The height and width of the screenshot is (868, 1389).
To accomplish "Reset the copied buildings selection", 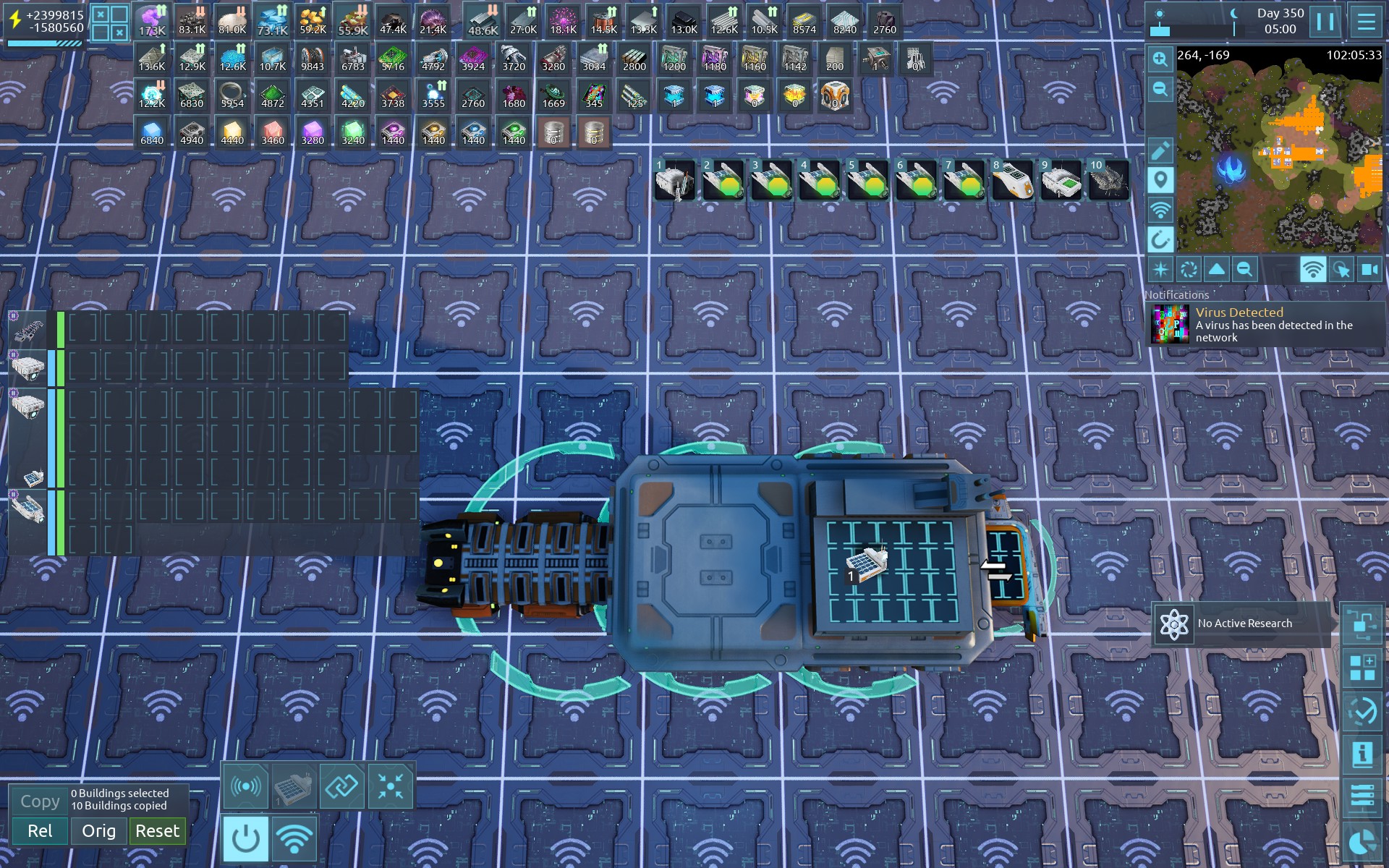I will coord(157,831).
